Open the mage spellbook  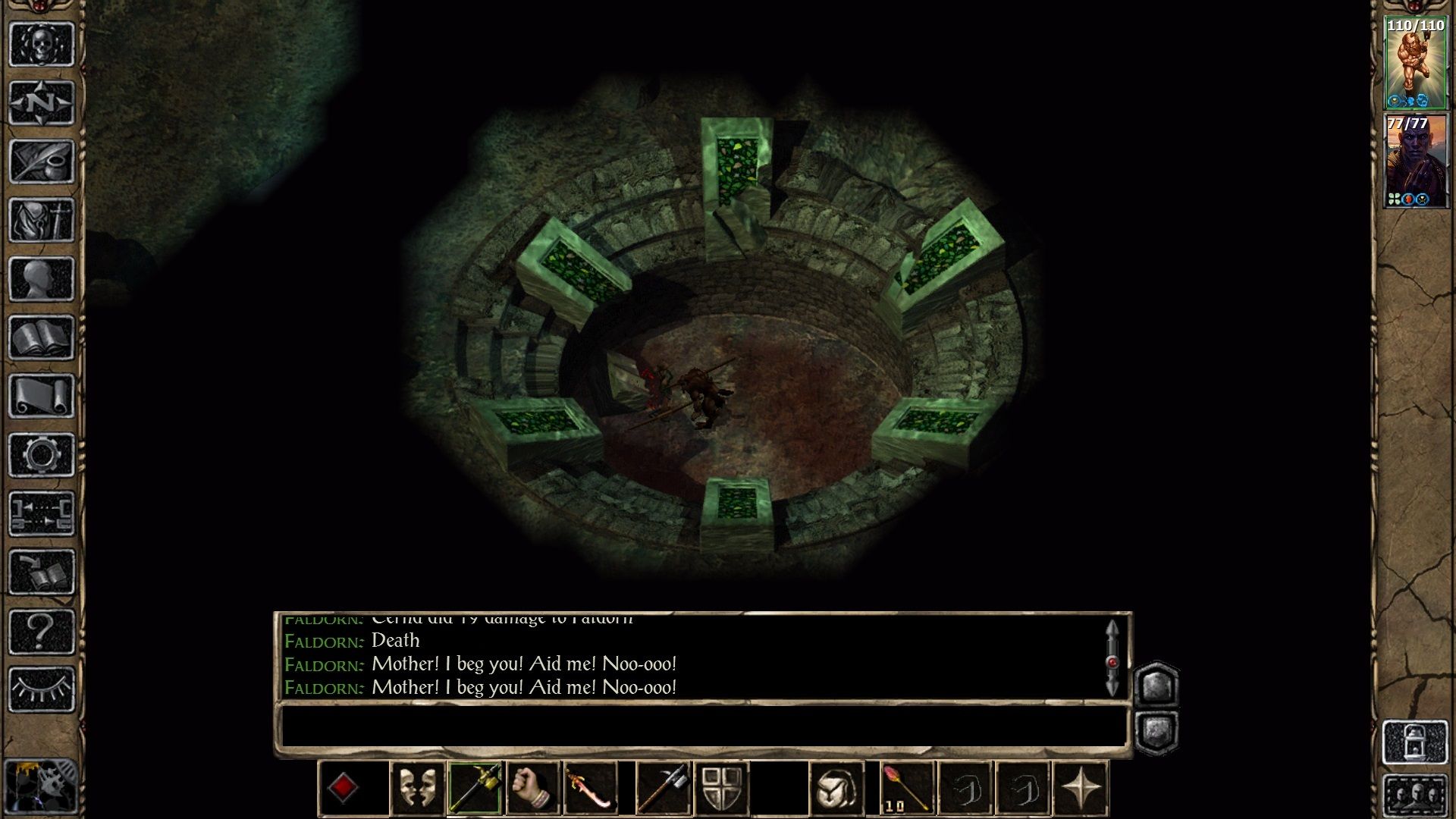point(42,337)
